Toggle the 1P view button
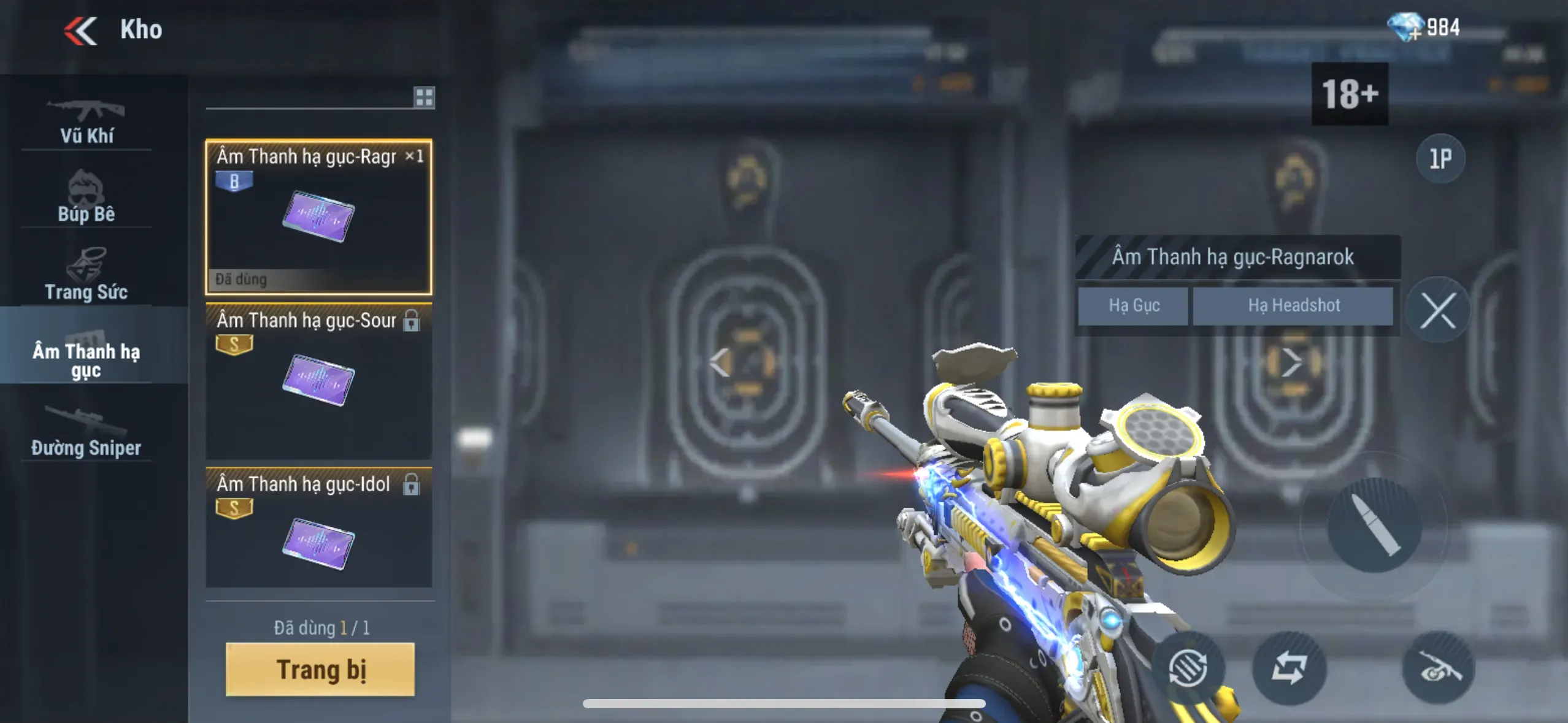The image size is (1568, 723). (1440, 159)
